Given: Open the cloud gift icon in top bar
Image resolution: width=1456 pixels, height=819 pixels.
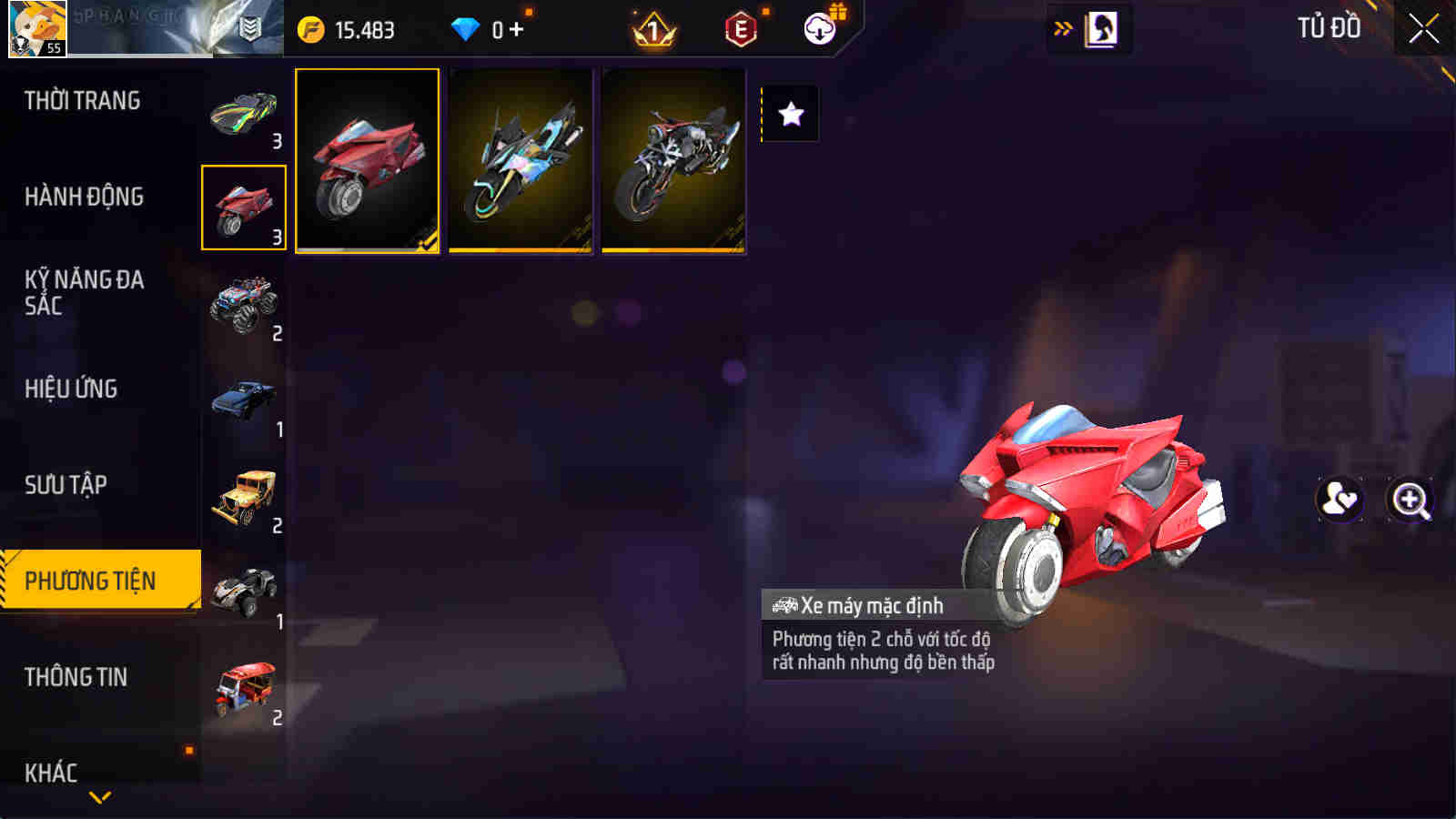Looking at the screenshot, I should [820, 28].
